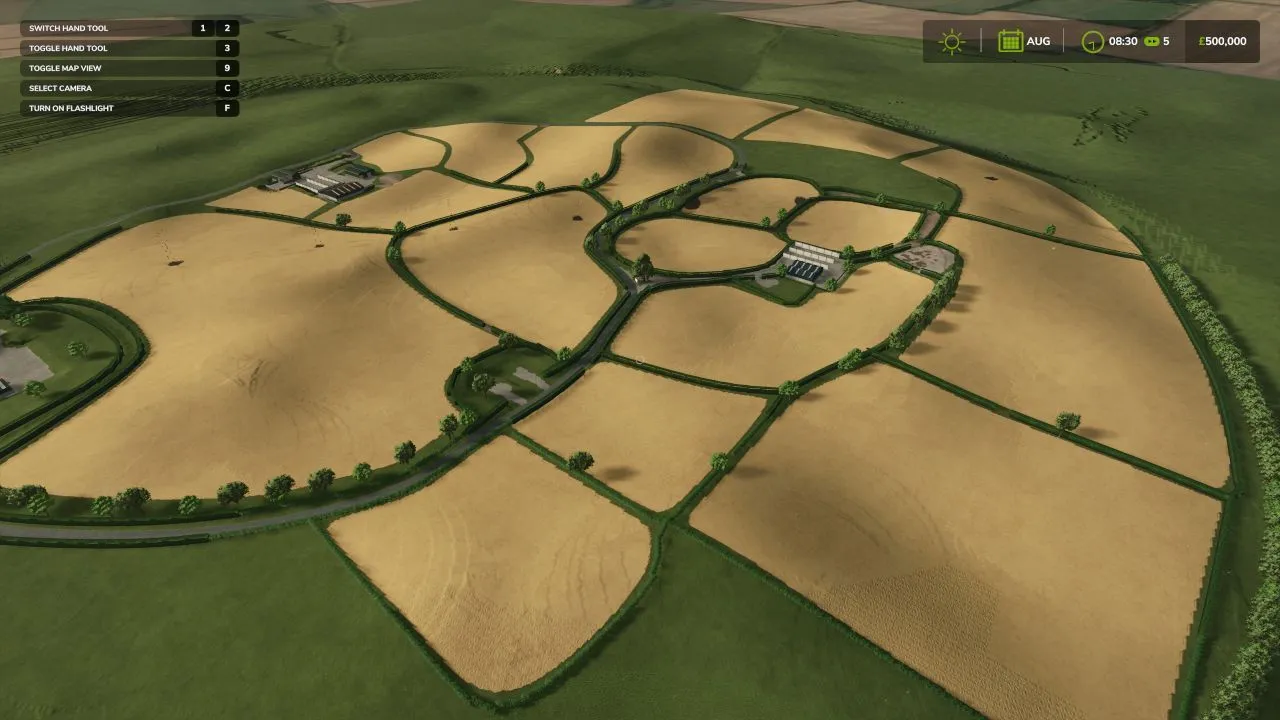Screen dimensions: 1280x720
Task: Click the '2' key badge on Switch Hand Tool
Action: point(229,28)
